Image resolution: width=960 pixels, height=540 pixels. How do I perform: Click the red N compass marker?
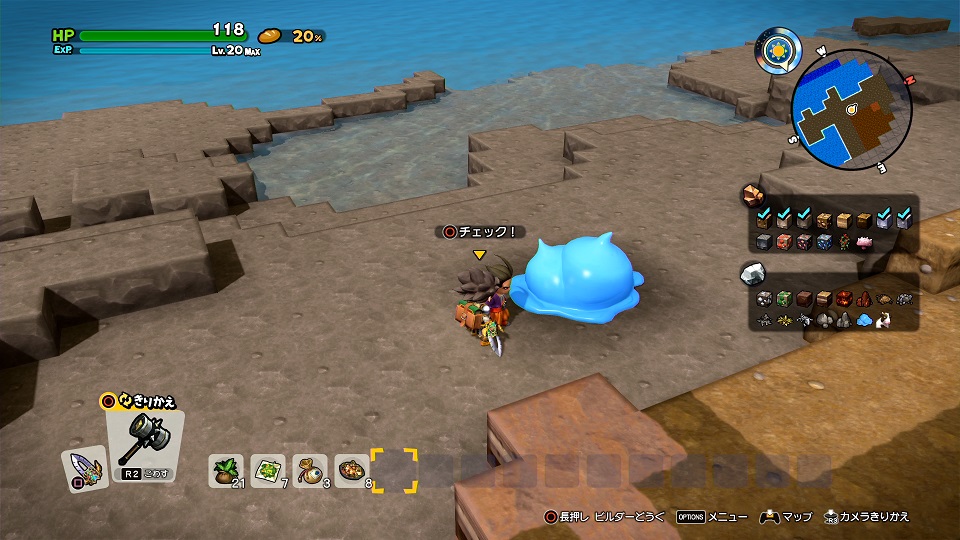[910, 79]
